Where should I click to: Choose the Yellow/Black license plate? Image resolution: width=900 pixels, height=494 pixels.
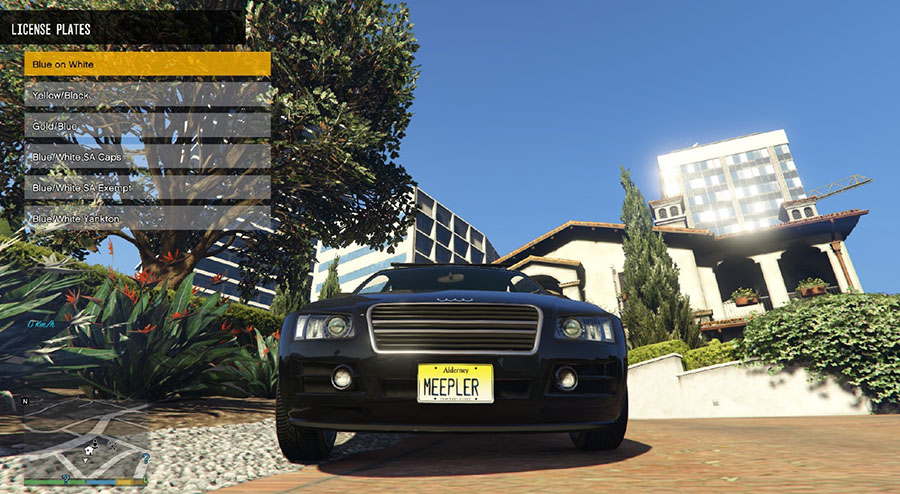click(147, 95)
